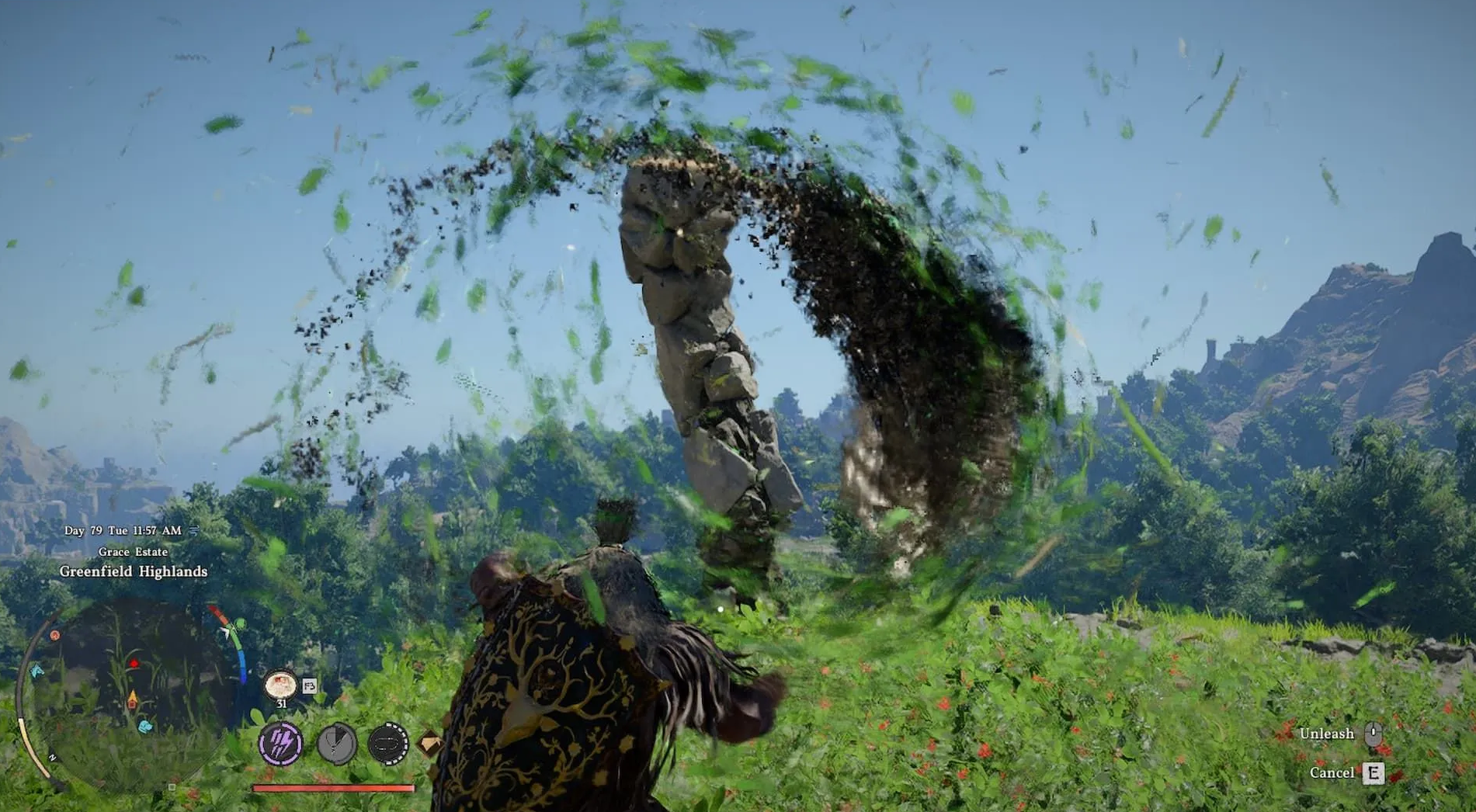Activate the purple lightning ability icon
The height and width of the screenshot is (812, 1476).
(x=280, y=743)
